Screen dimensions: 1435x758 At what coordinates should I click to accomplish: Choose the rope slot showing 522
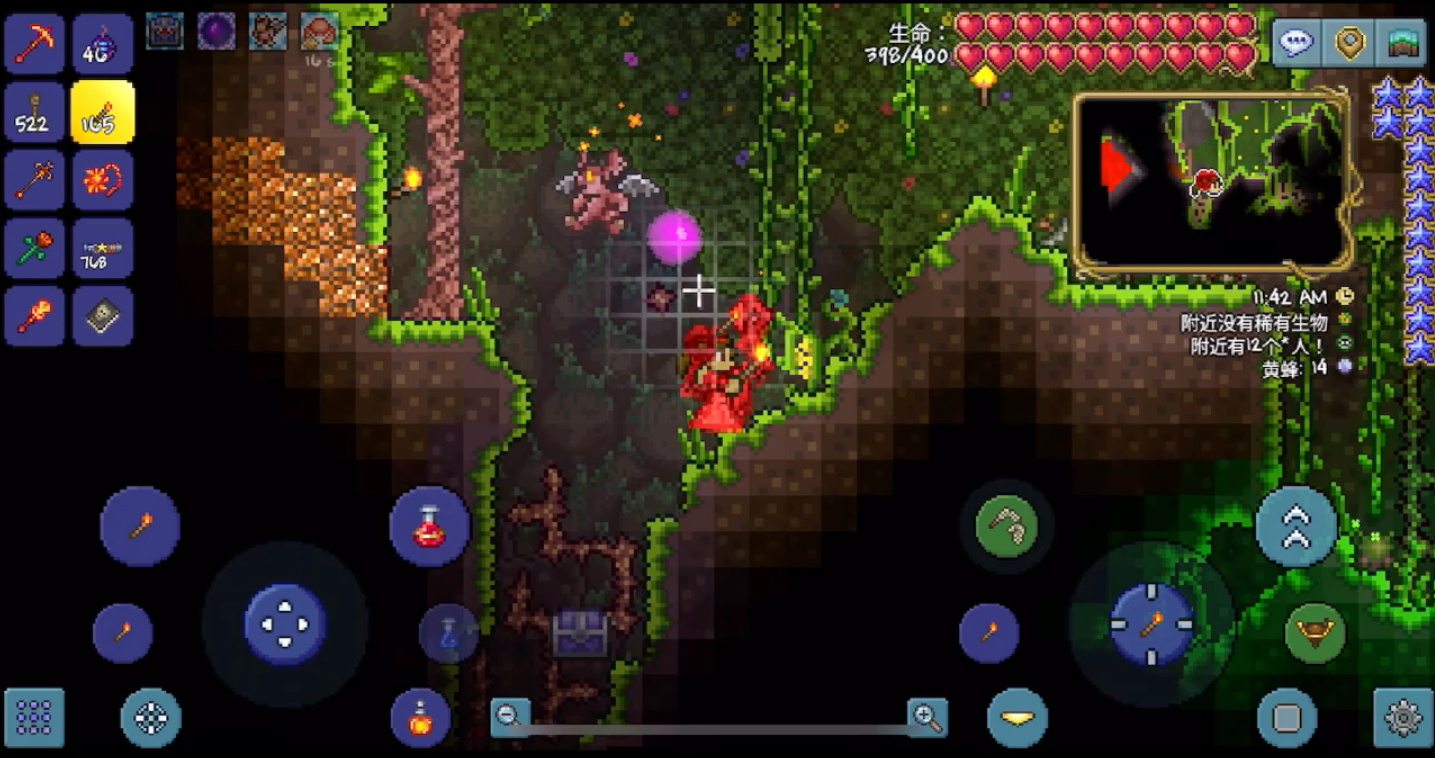click(34, 113)
